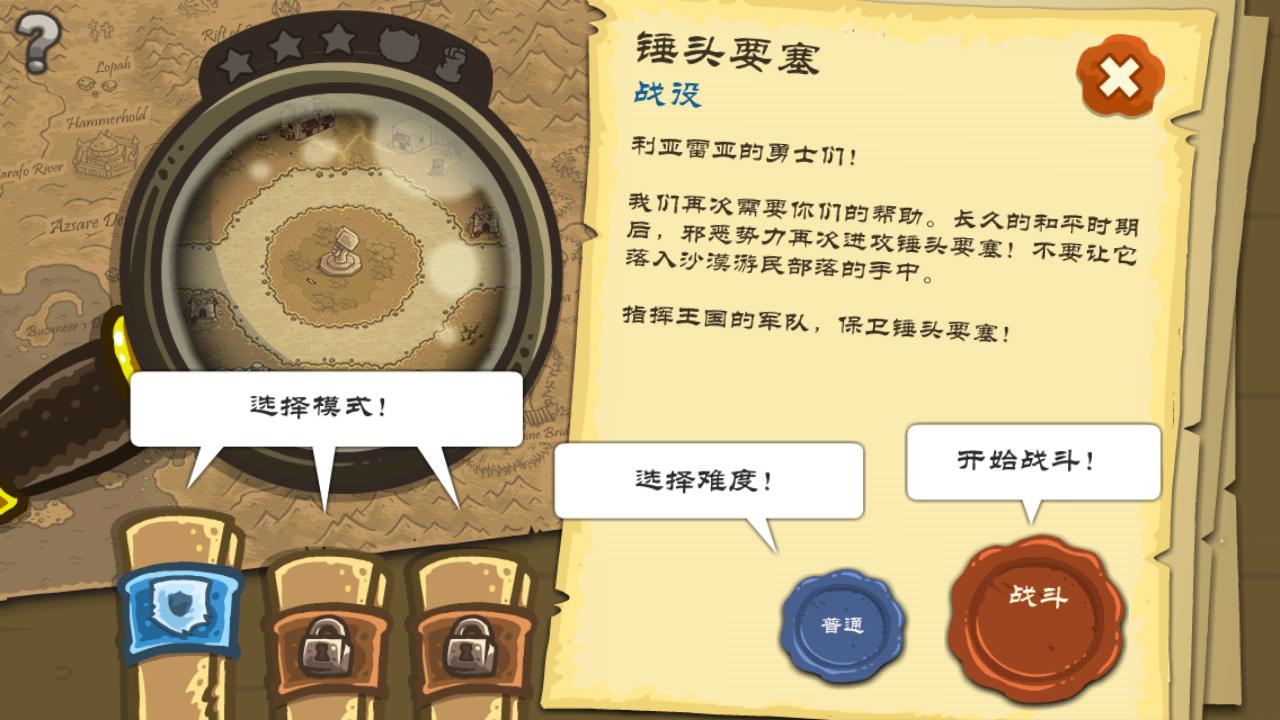Click the fortress inside the magnifying glass preview
Image resolution: width=1280 pixels, height=720 pixels.
pyautogui.click(x=340, y=250)
